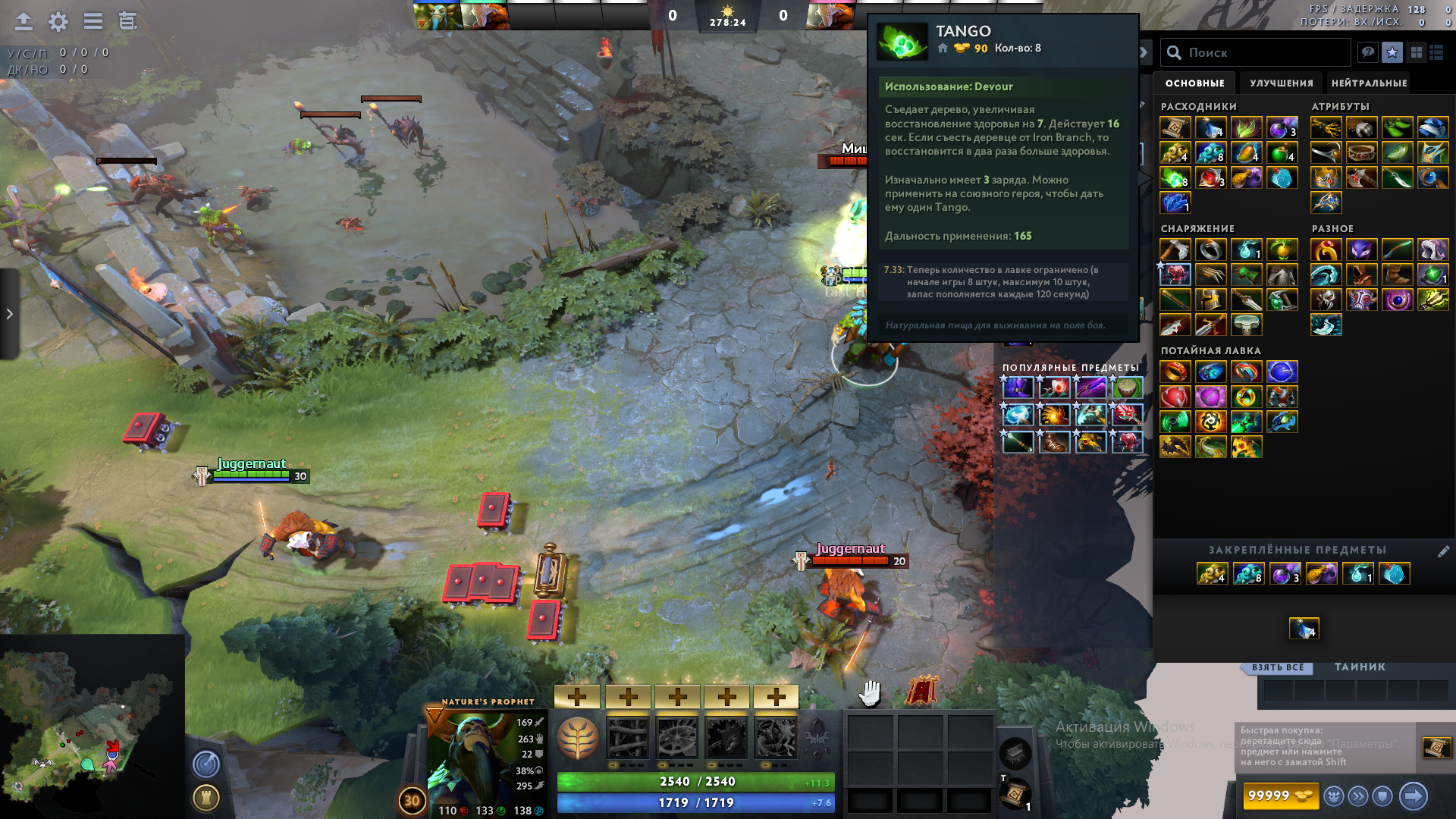Image resolution: width=1456 pixels, height=819 pixels.
Task: Click the round arrow button beside gold
Action: click(1413, 795)
